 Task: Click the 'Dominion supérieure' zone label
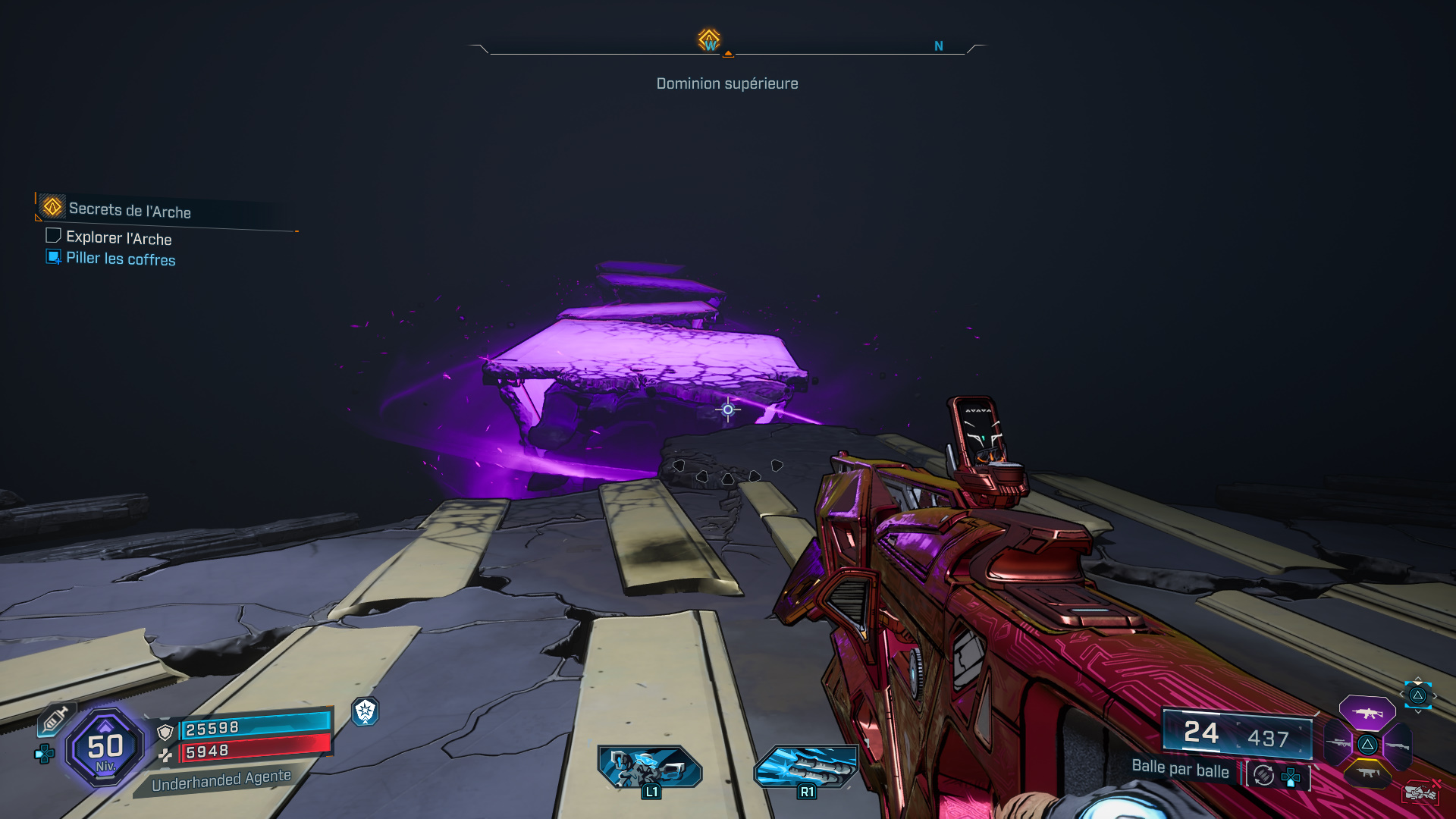[x=726, y=83]
